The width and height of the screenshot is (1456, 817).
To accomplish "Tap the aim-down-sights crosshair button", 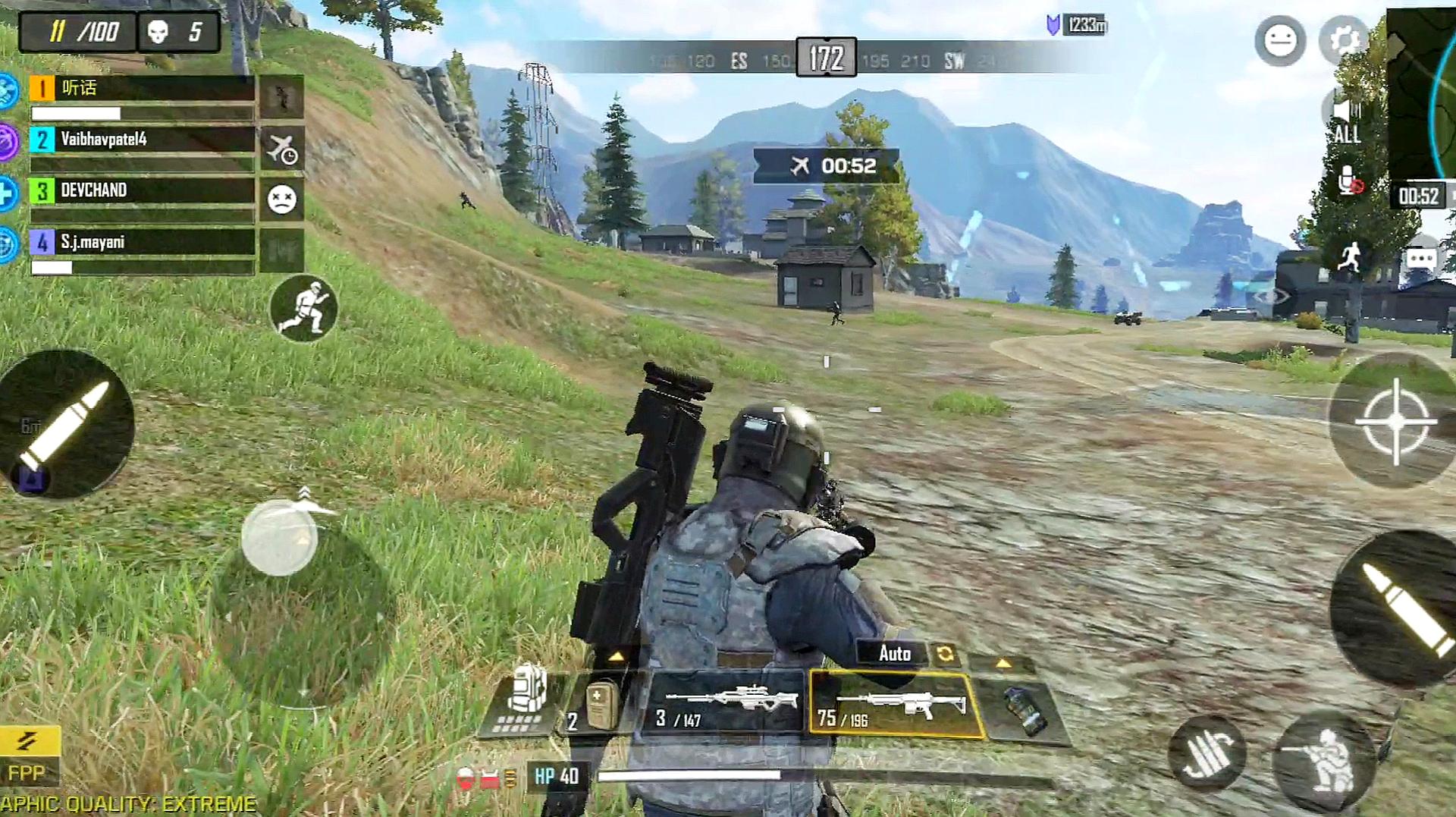I will [x=1395, y=421].
